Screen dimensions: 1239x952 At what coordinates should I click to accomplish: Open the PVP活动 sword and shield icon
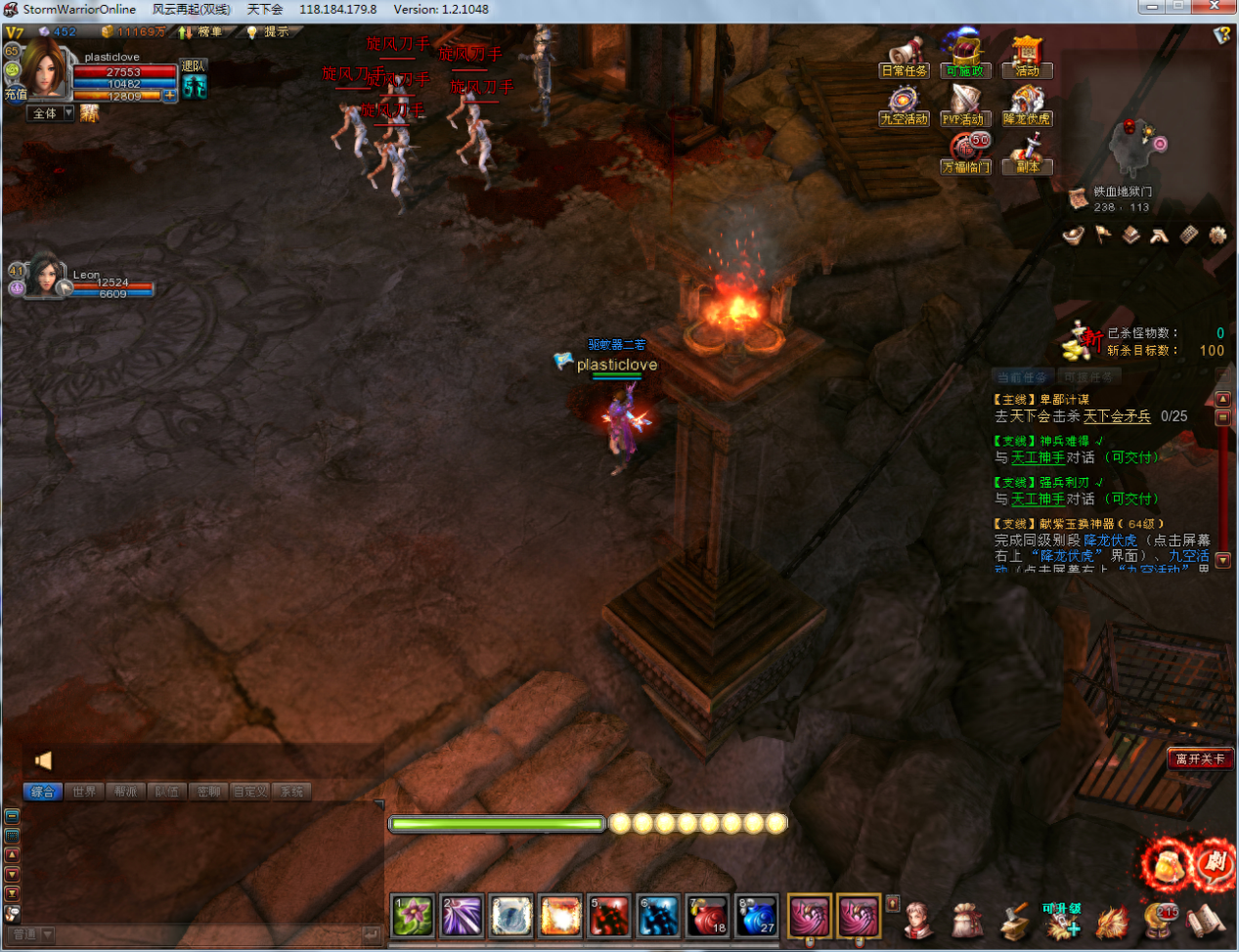(964, 106)
